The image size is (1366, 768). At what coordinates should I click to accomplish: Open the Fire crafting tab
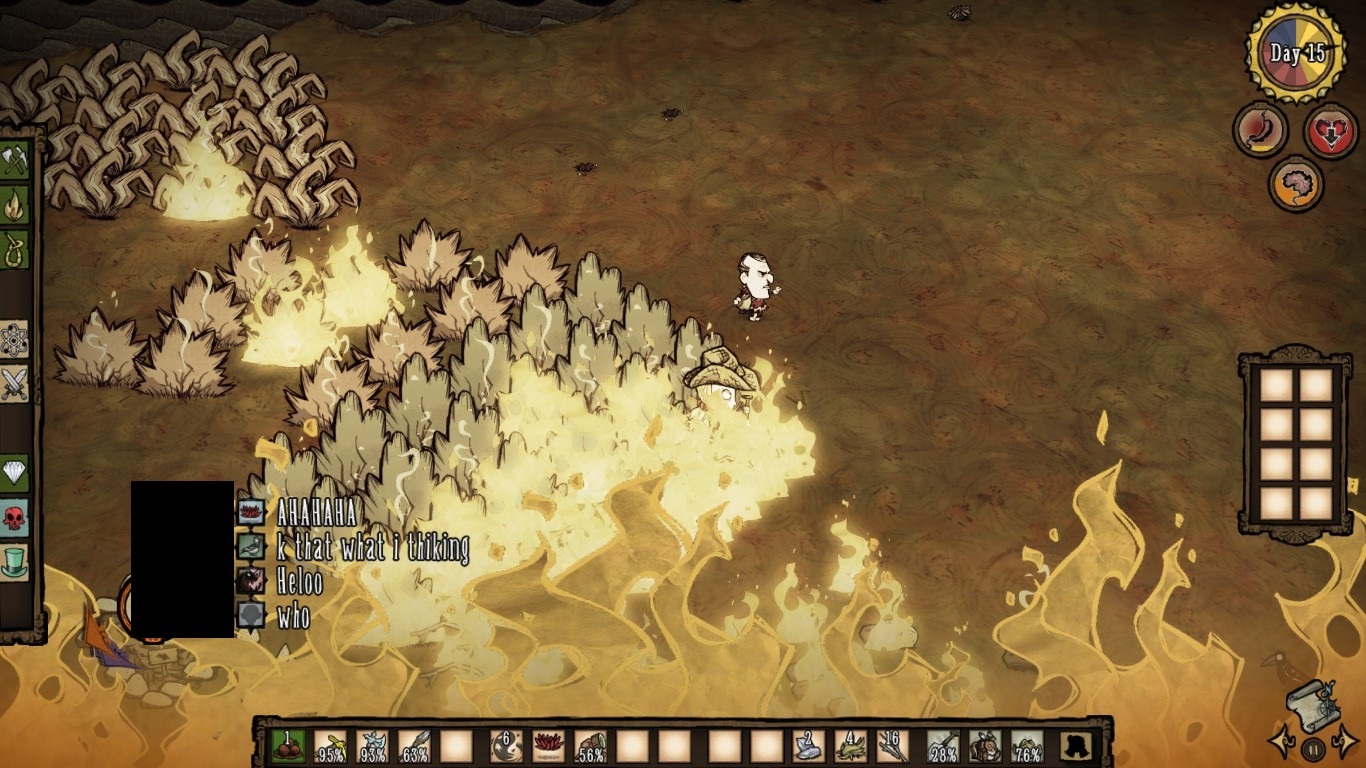pyautogui.click(x=14, y=205)
